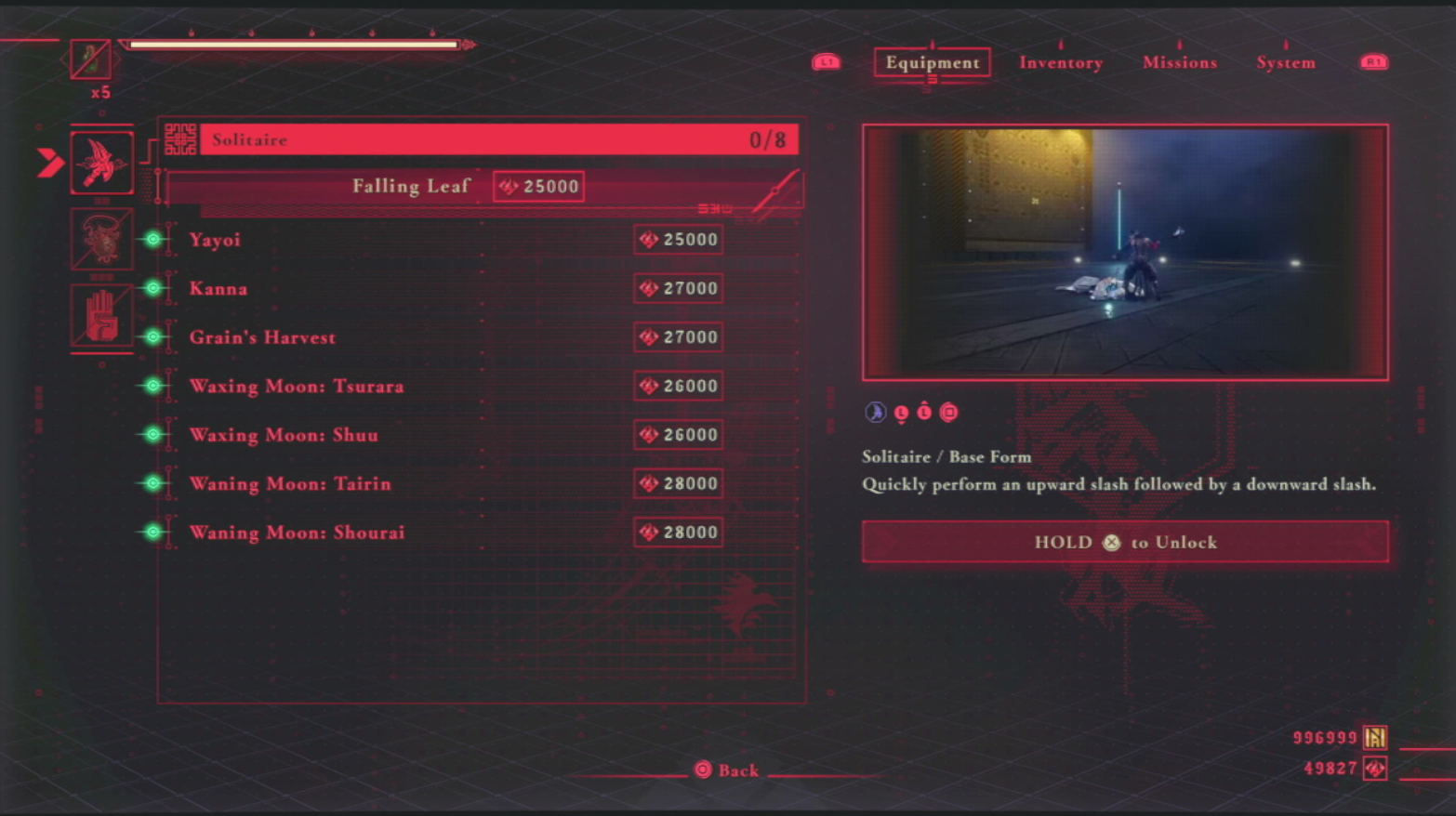Viewport: 1456px width, 816px height.
Task: Select Waning Moon: Tairin
Action: pyautogui.click(x=290, y=483)
